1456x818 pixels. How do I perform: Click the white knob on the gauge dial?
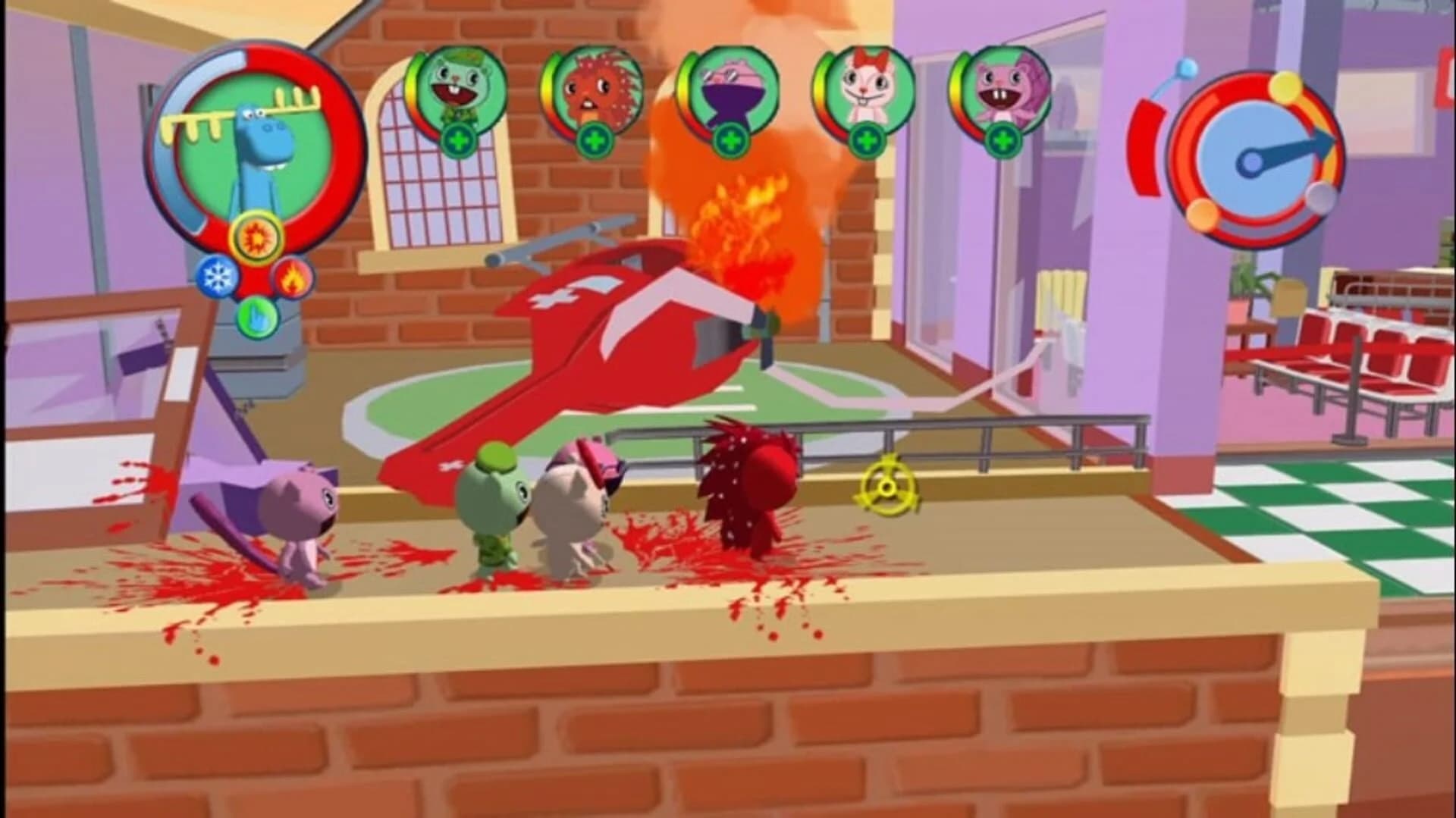1319,198
